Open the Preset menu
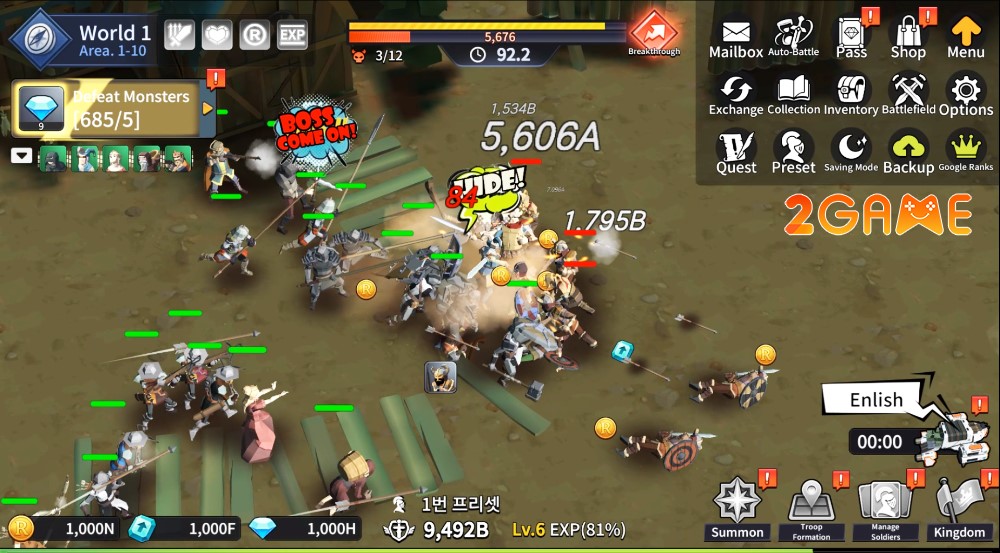 click(793, 153)
